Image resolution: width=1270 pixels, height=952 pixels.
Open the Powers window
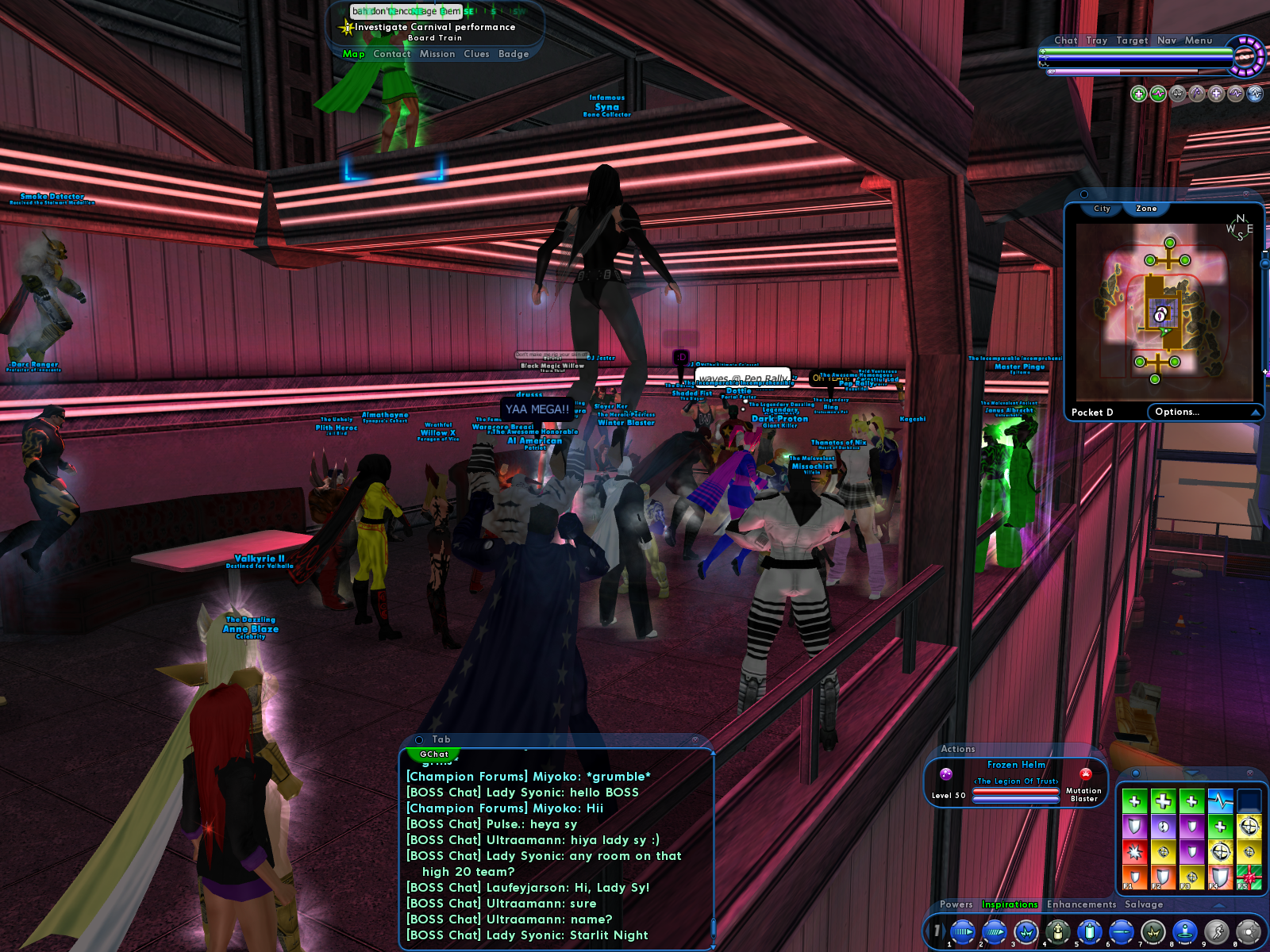coord(956,904)
